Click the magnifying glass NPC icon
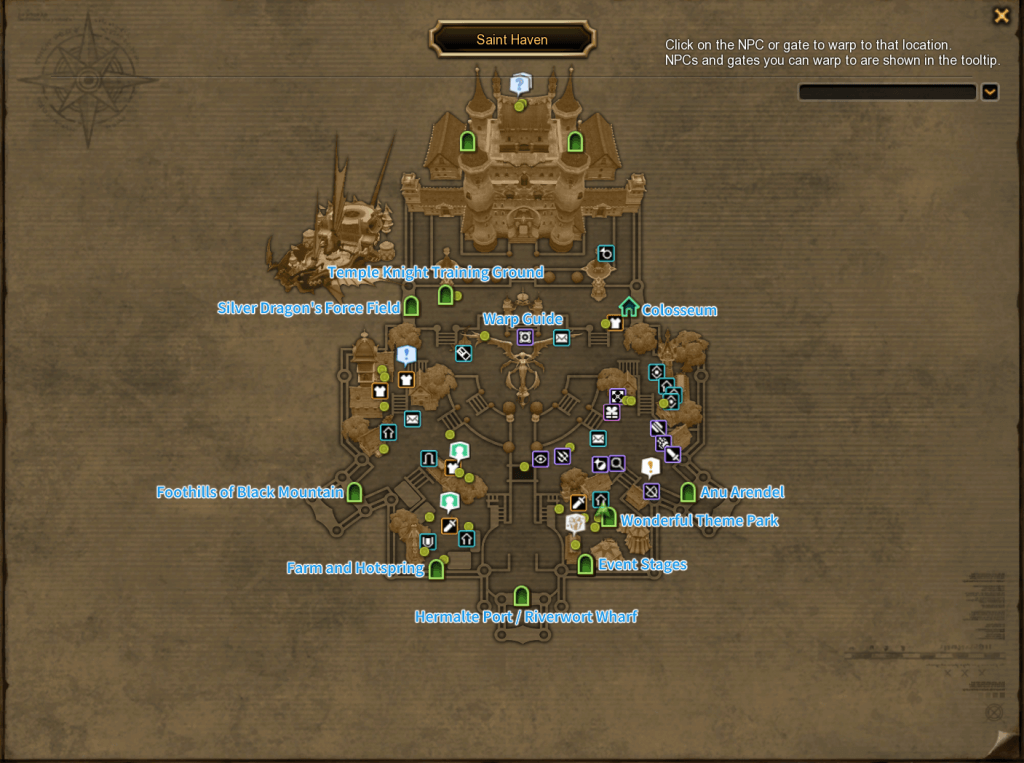The width and height of the screenshot is (1024, 763). 617,464
